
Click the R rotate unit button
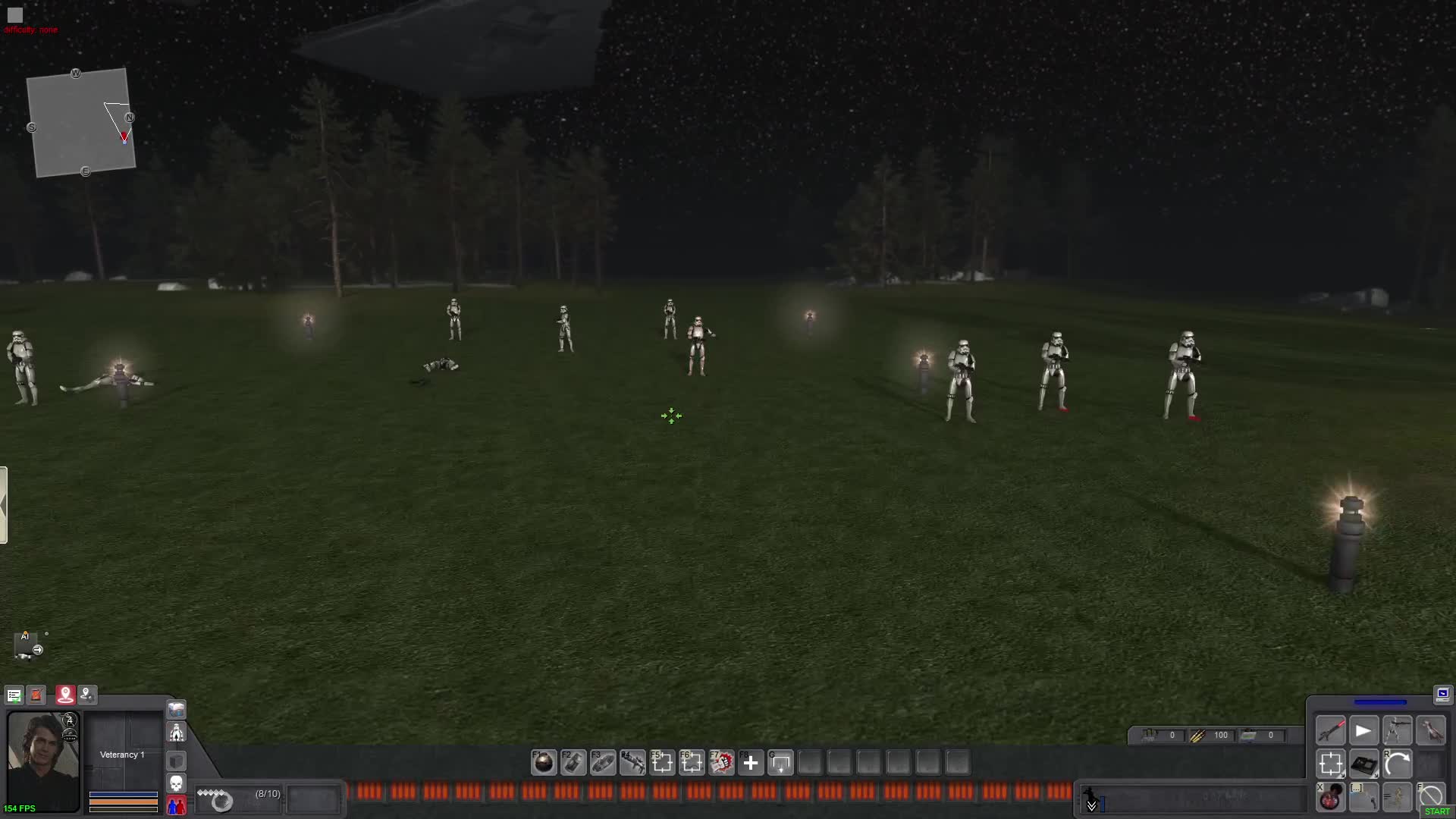[x=1398, y=764]
